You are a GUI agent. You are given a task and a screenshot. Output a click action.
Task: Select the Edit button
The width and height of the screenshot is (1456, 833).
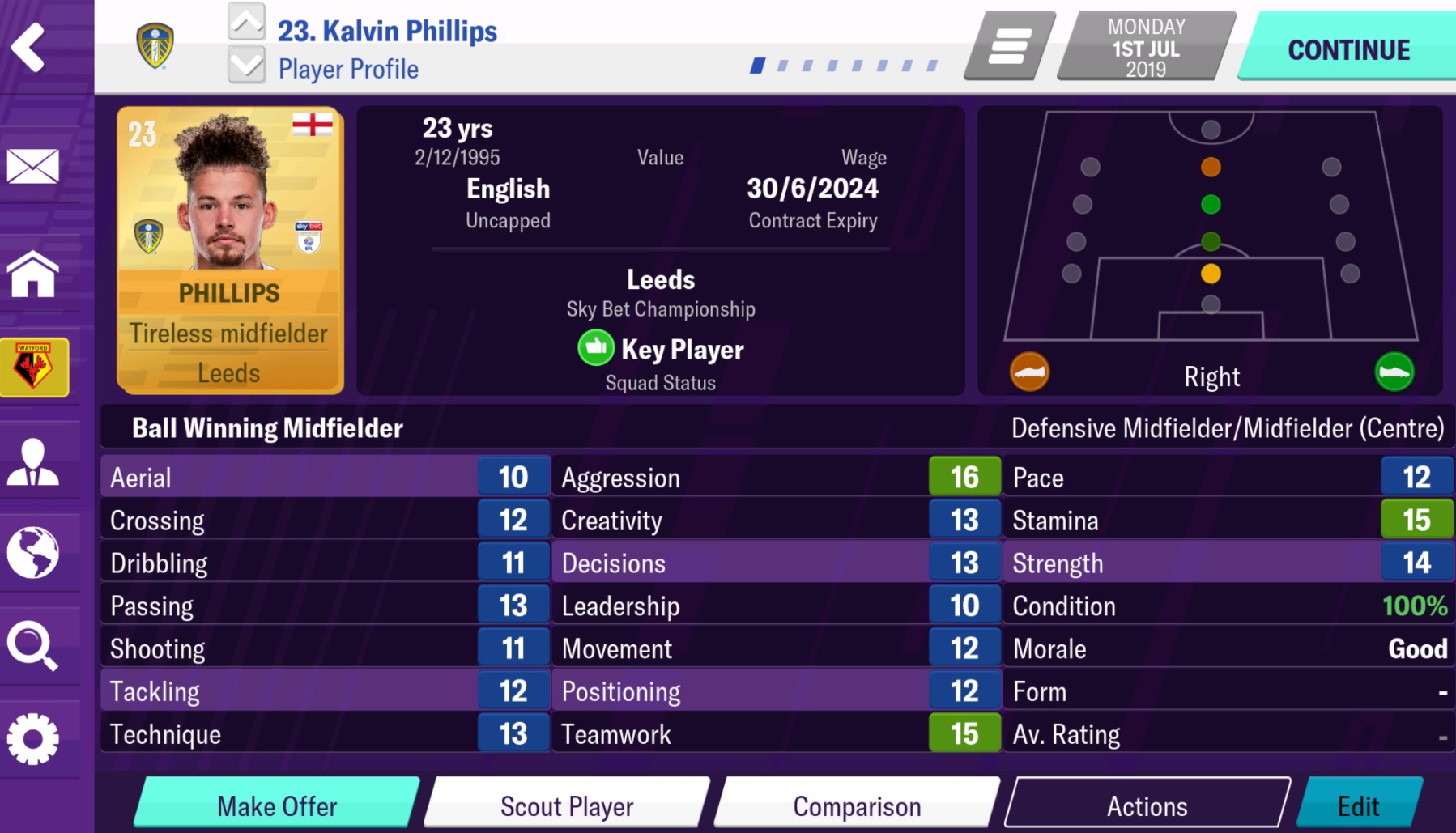coord(1358,805)
